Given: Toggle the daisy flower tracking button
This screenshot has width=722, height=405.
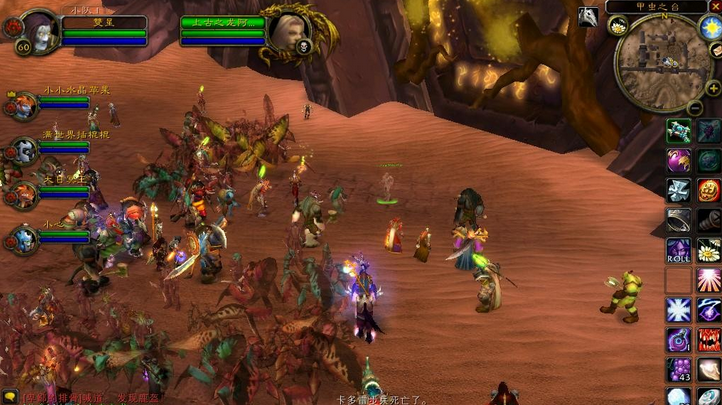Looking at the screenshot, I should 617,26.
